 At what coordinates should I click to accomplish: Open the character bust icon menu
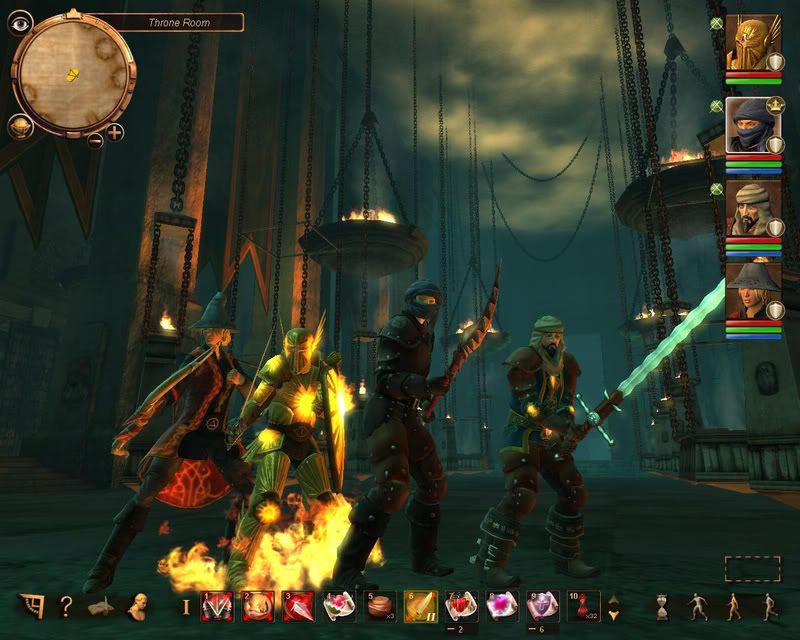(136, 605)
